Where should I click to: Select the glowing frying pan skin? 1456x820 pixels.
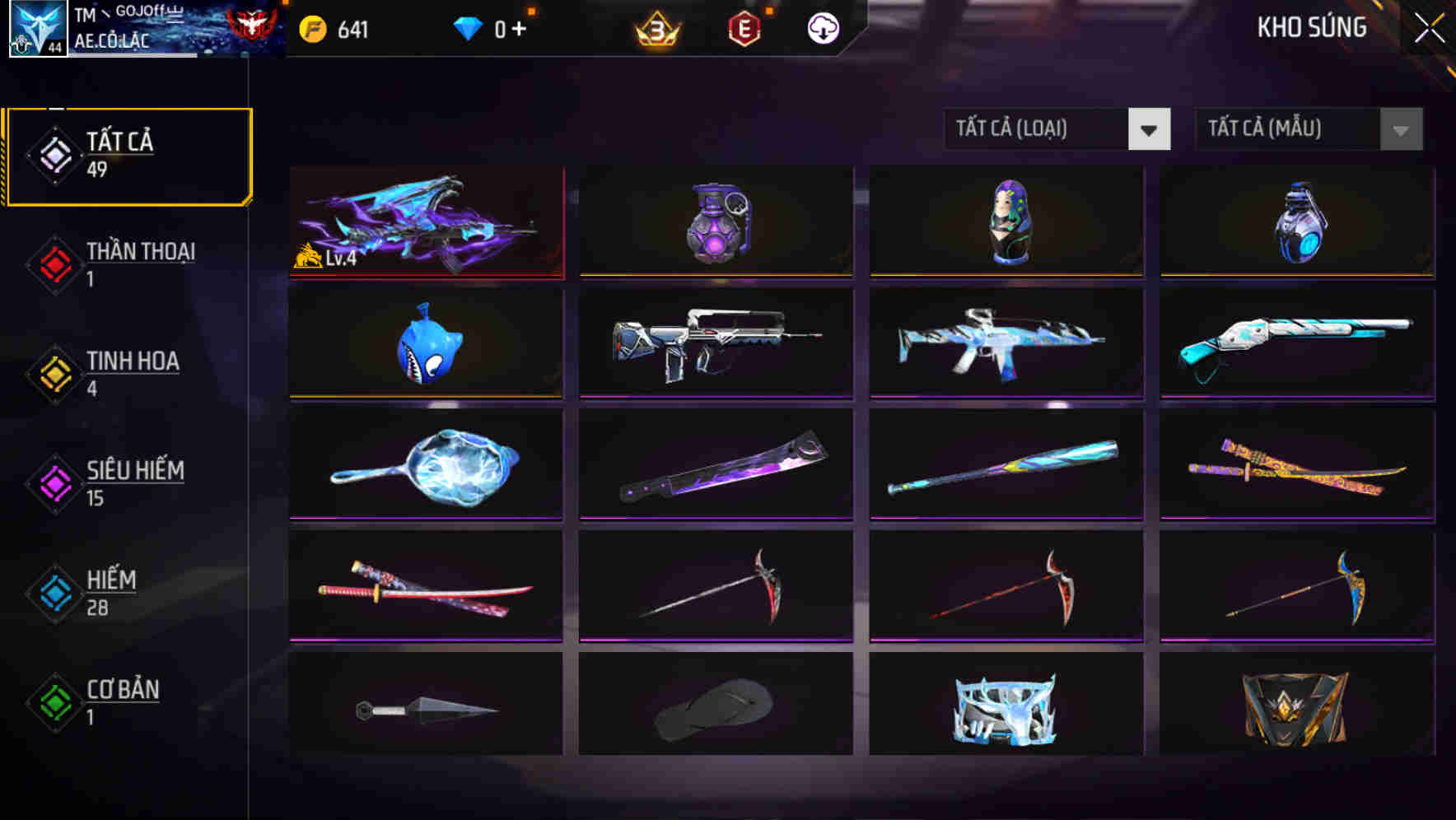click(427, 465)
